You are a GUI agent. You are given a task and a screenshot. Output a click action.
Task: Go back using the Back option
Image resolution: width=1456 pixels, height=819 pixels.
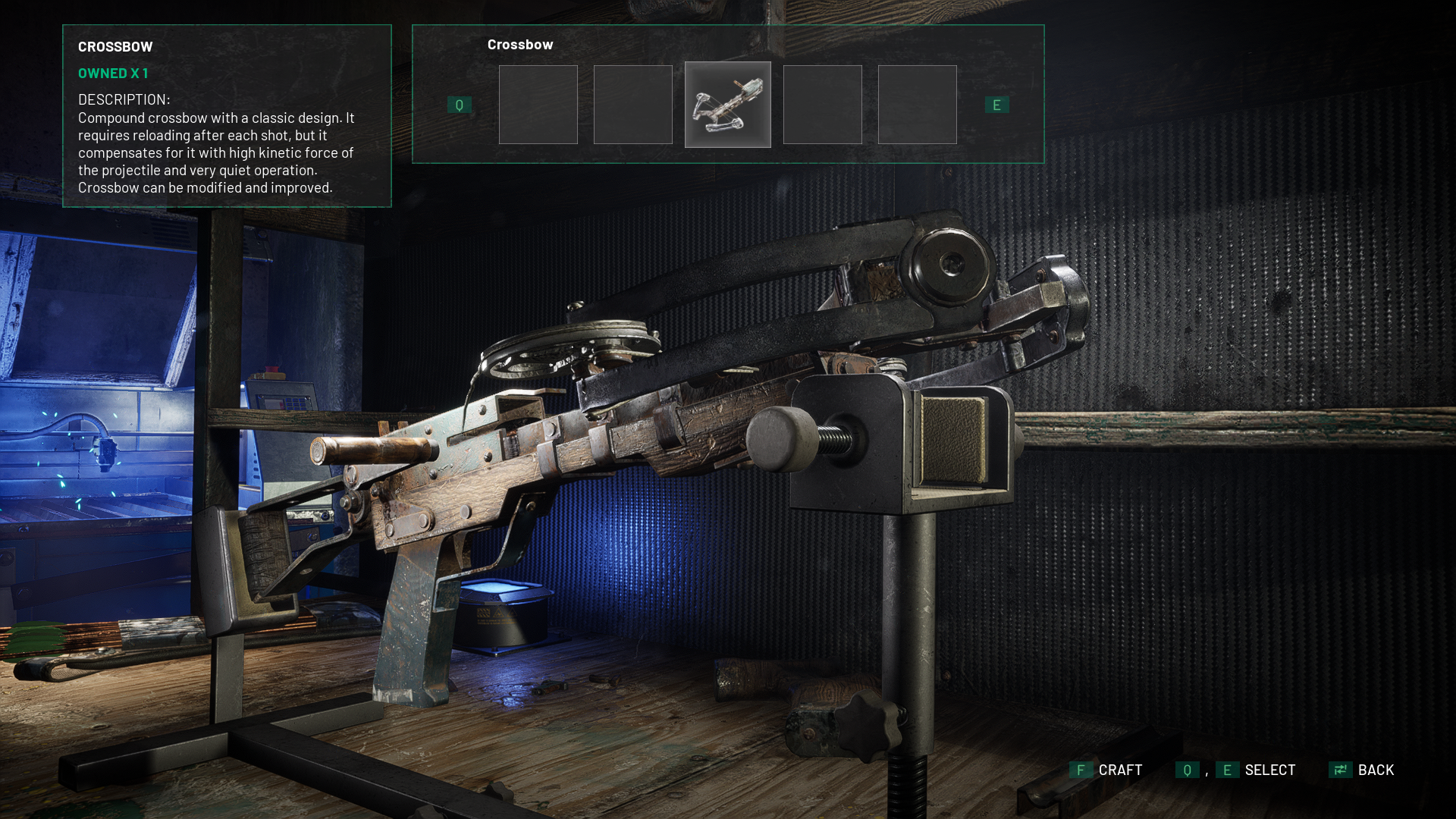click(1362, 770)
